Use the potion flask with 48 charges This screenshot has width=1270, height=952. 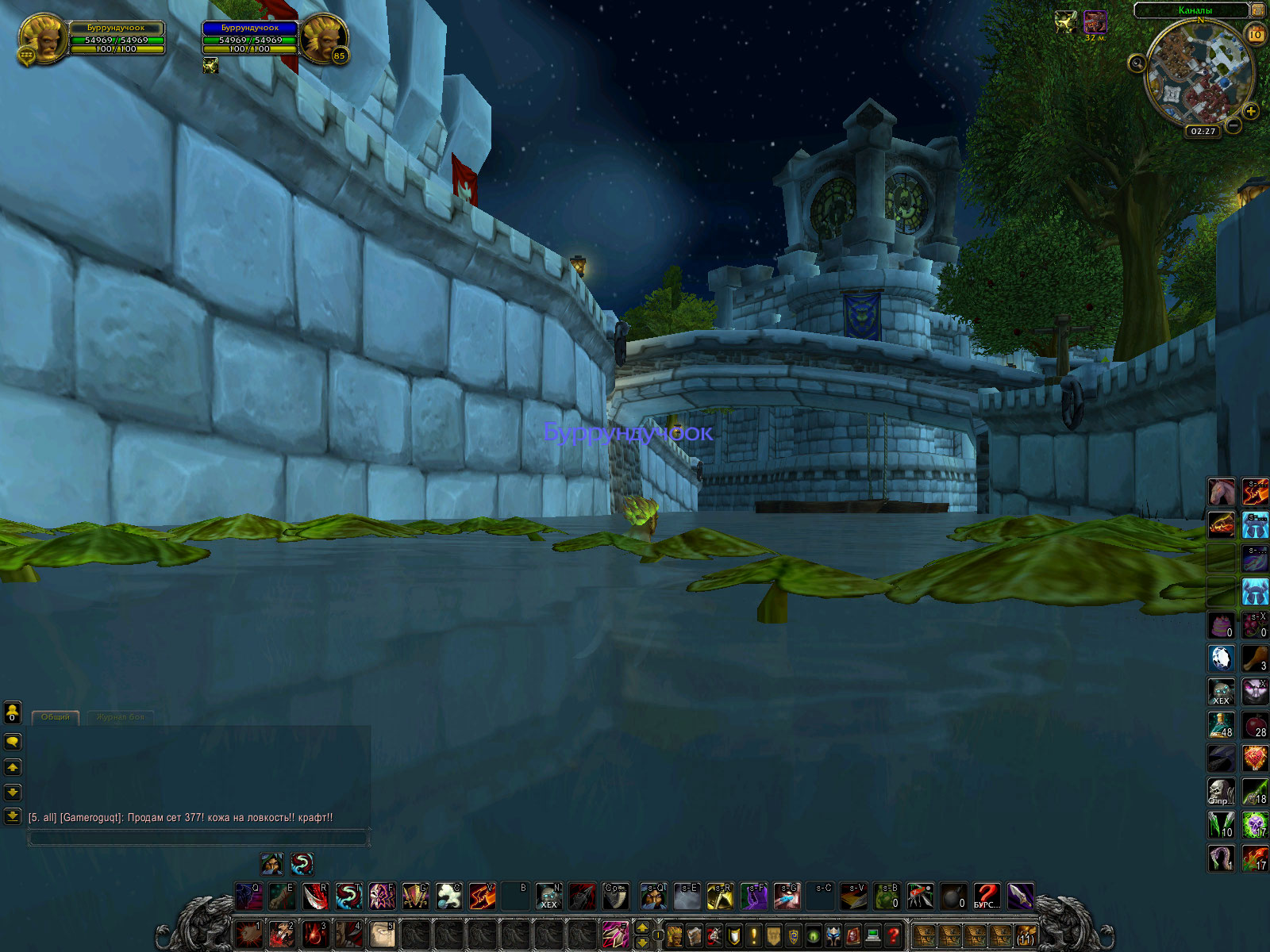pos(1221,725)
